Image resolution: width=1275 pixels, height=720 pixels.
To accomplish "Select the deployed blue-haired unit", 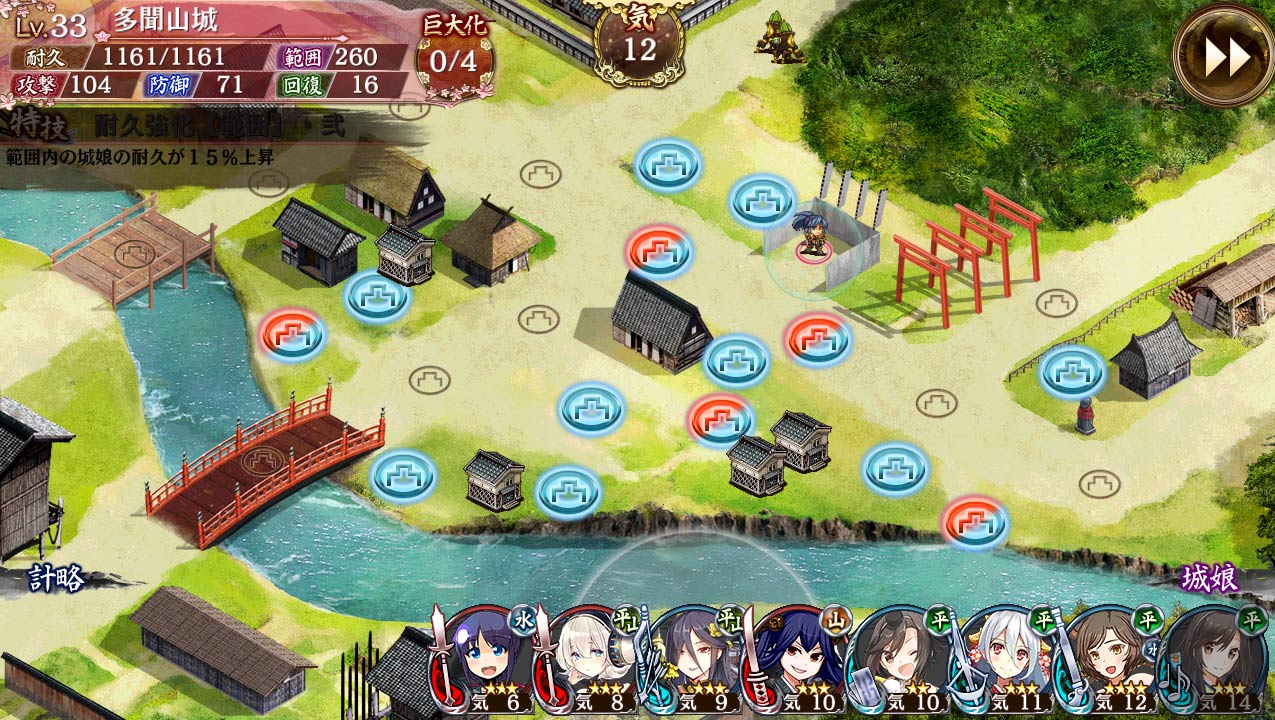I will pyautogui.click(x=810, y=237).
